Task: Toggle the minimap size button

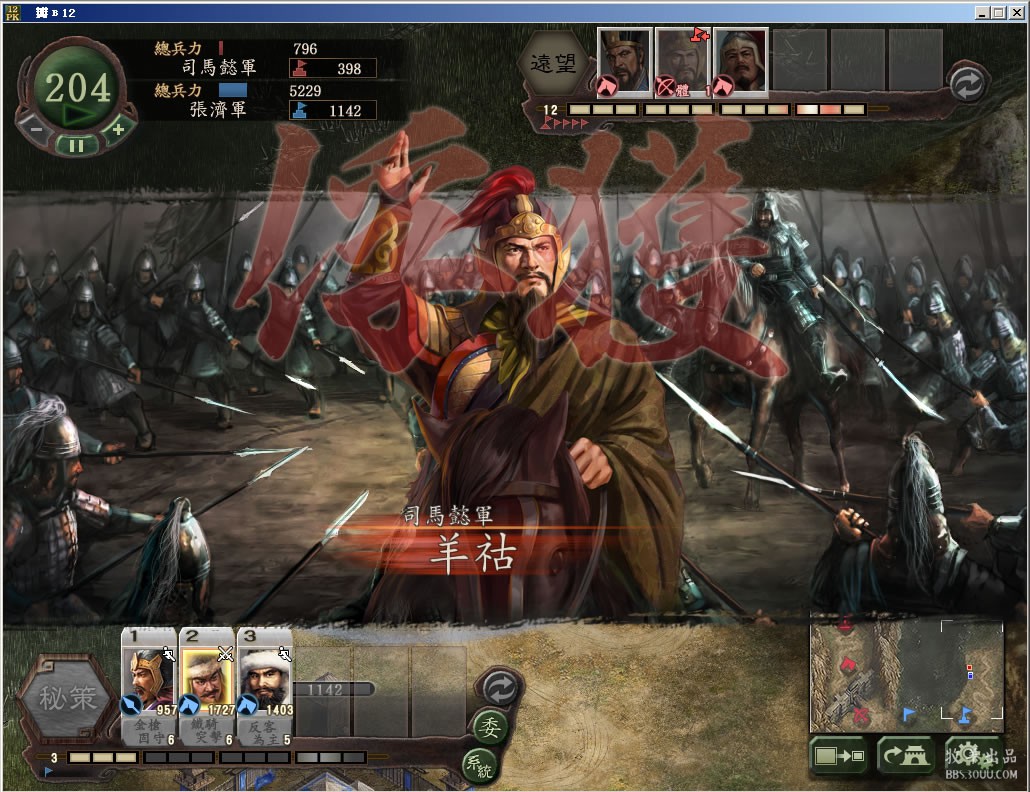Action: point(840,756)
